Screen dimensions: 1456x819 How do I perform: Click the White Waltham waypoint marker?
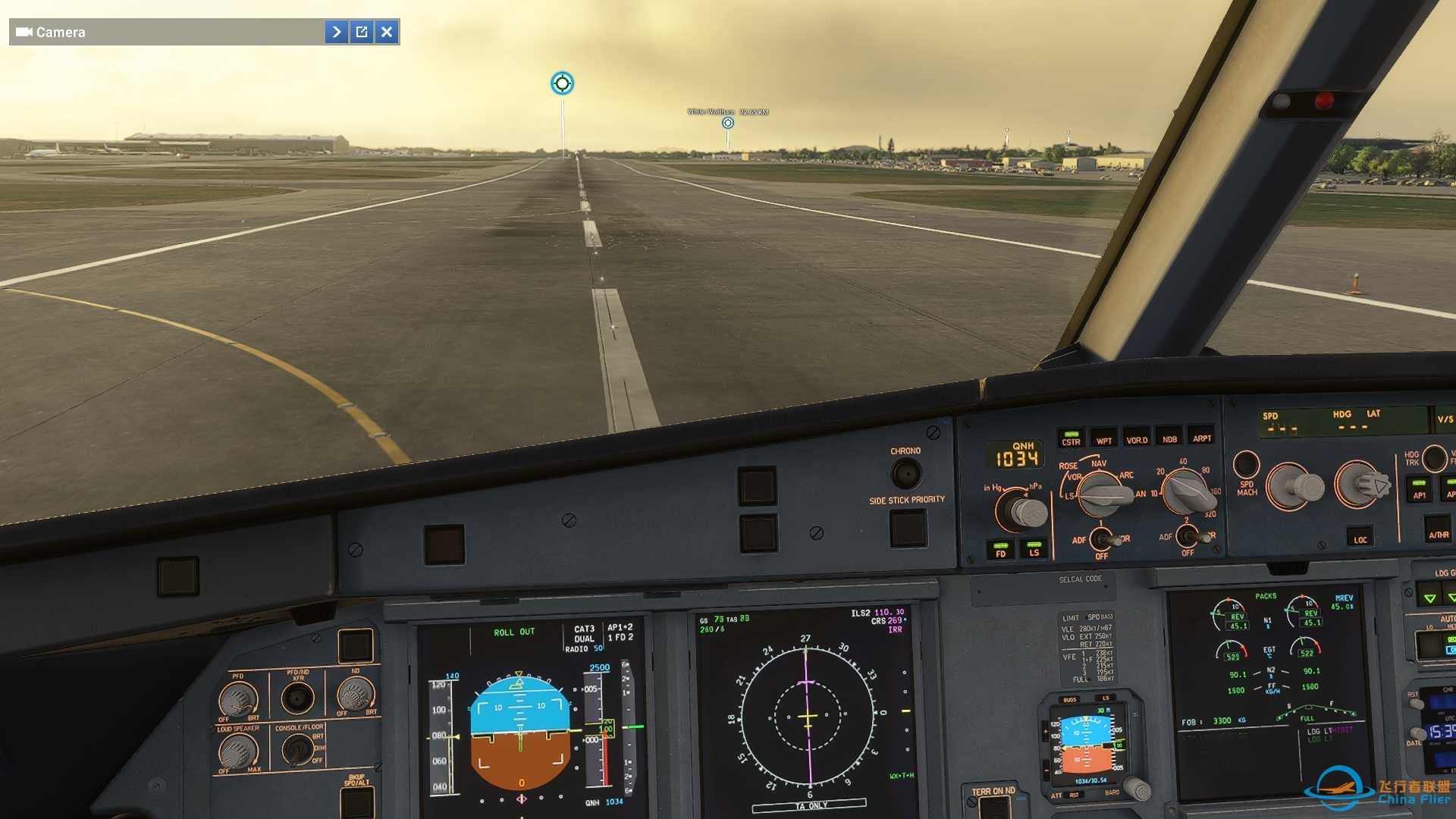pyautogui.click(x=727, y=121)
